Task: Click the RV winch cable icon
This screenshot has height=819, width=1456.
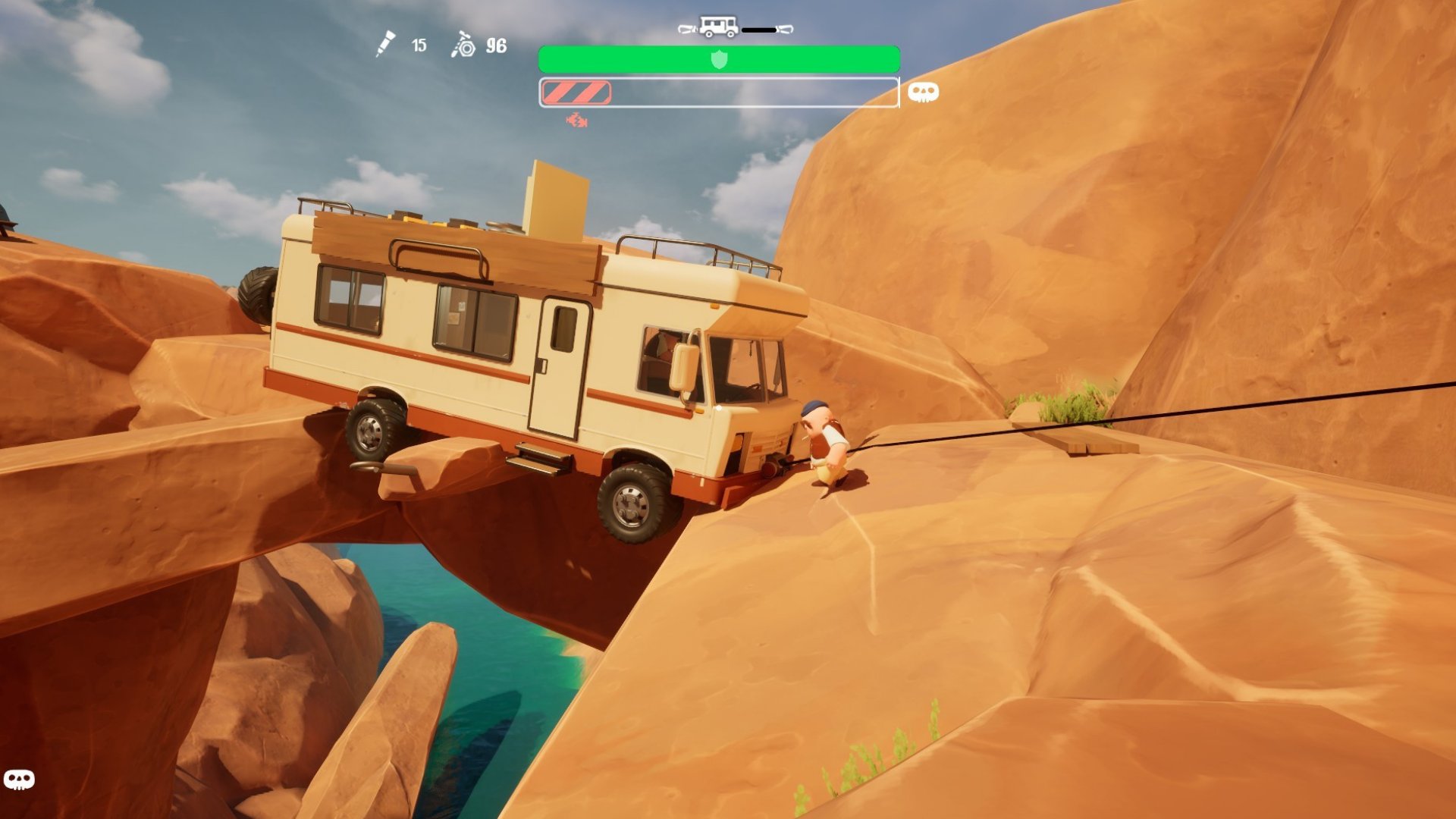Action: [734, 28]
